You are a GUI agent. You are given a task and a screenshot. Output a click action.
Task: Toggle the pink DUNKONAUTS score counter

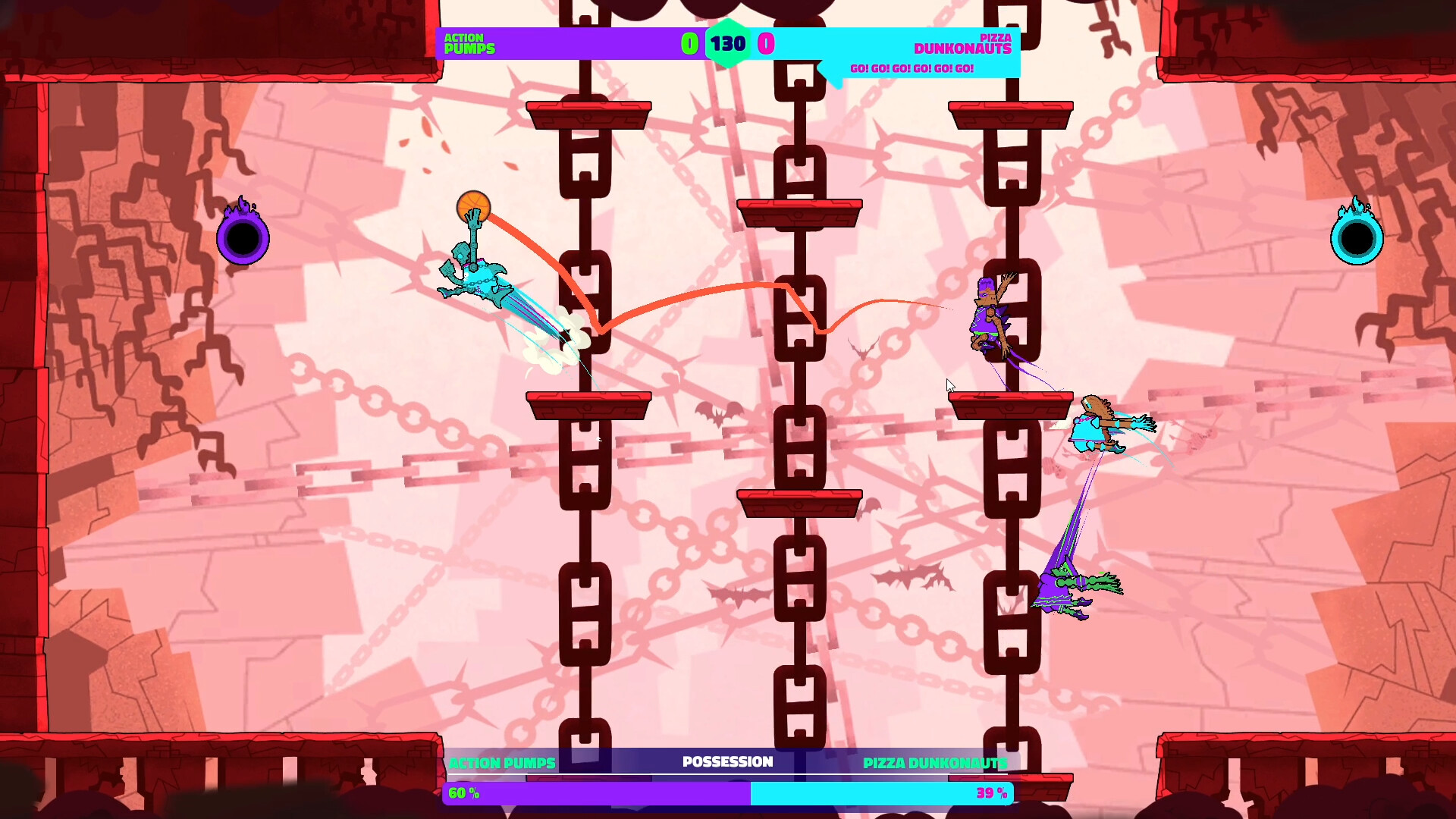click(x=767, y=43)
